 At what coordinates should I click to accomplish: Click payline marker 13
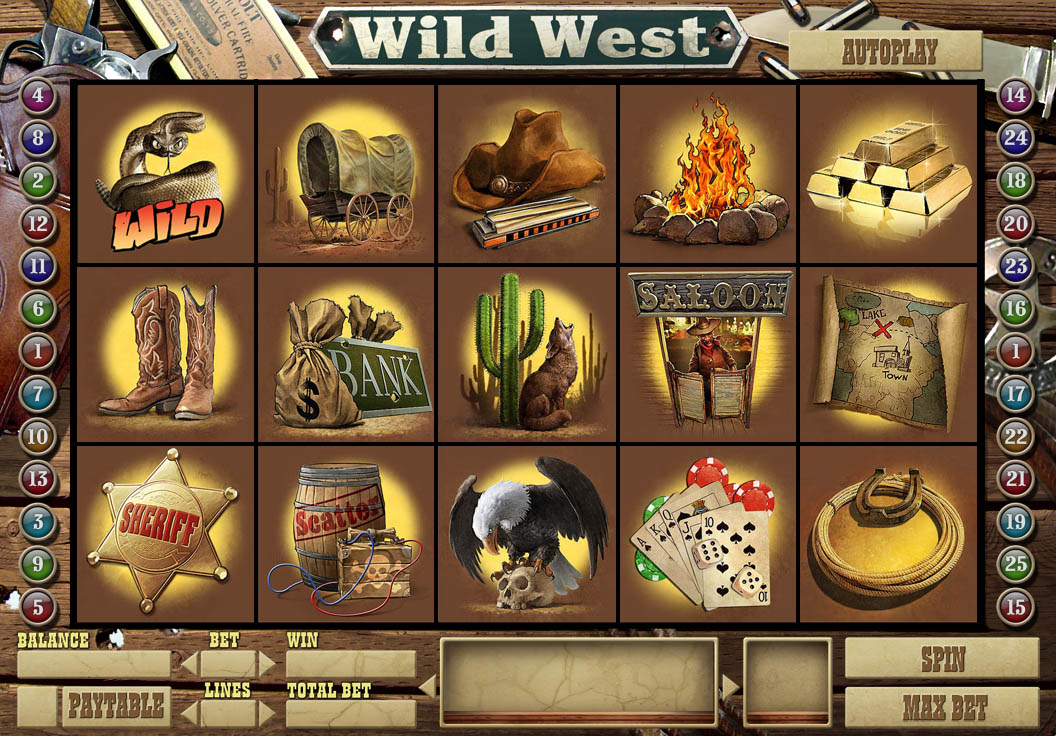click(x=38, y=479)
